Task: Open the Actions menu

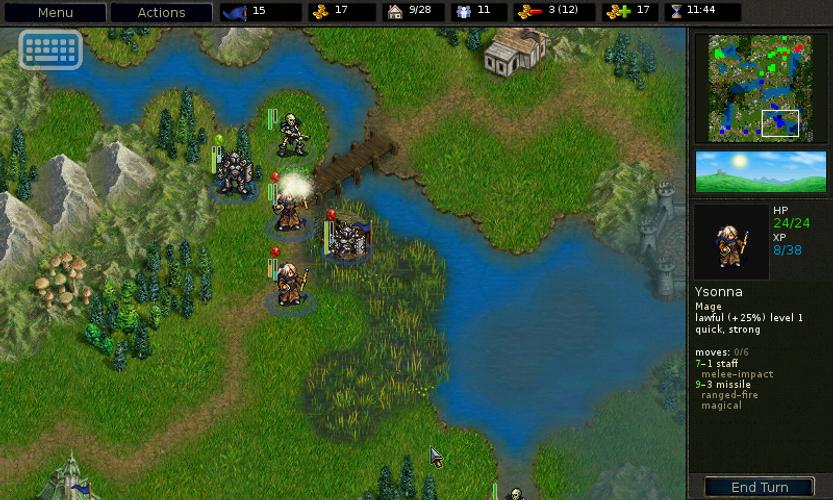Action: pyautogui.click(x=161, y=13)
